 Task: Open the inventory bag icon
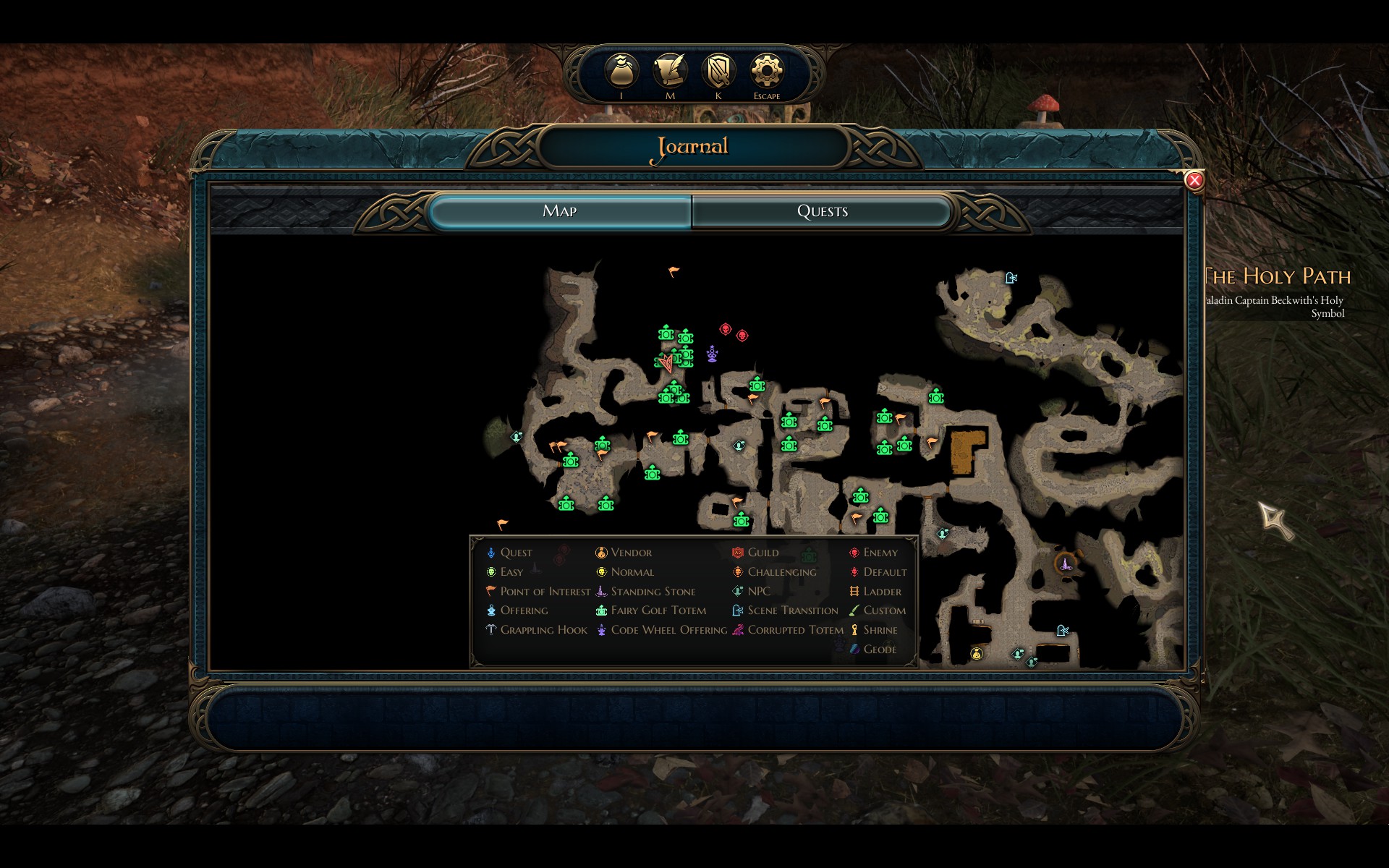click(x=621, y=72)
